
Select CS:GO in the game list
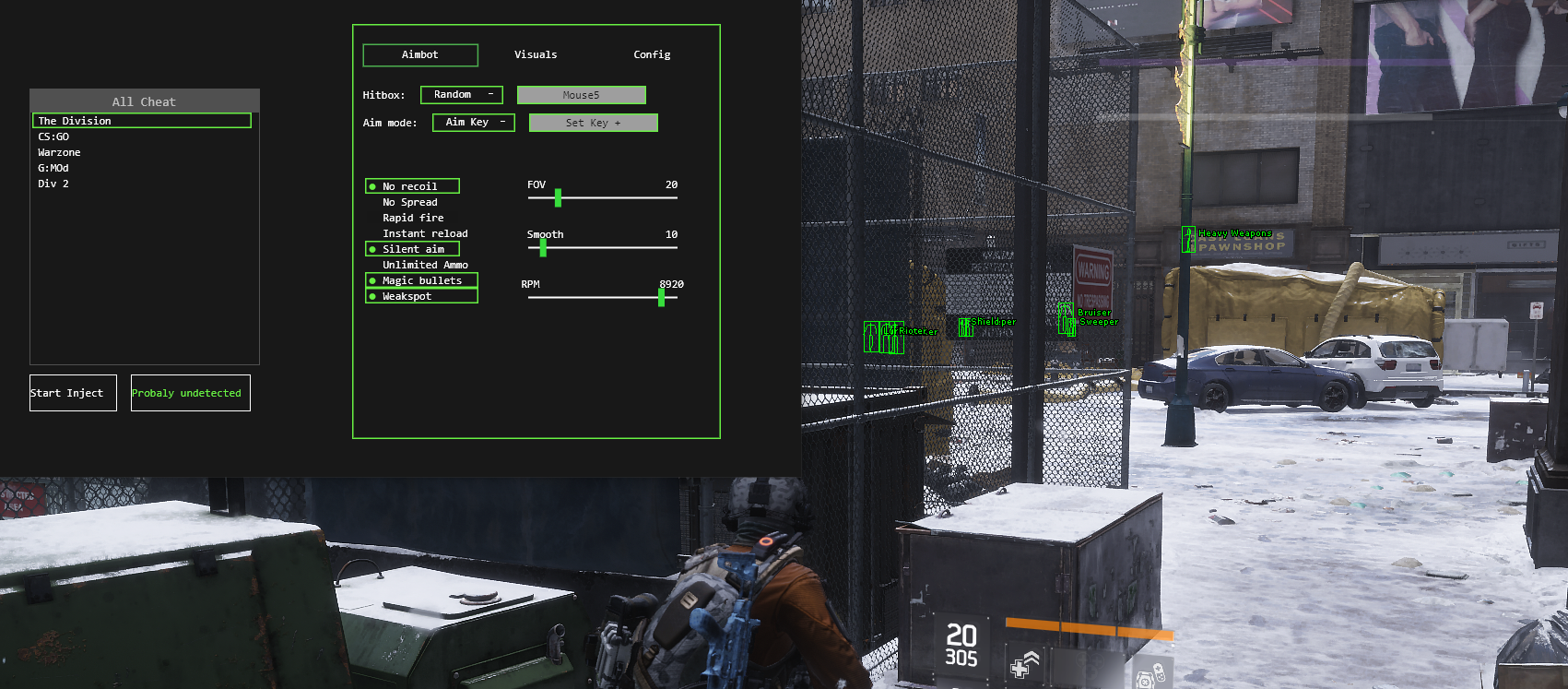[x=53, y=137]
